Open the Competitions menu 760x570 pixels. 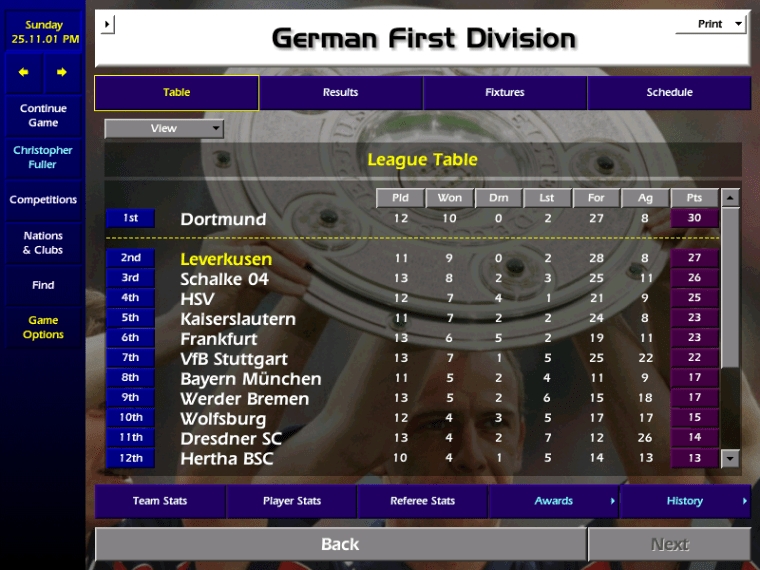pyautogui.click(x=43, y=200)
